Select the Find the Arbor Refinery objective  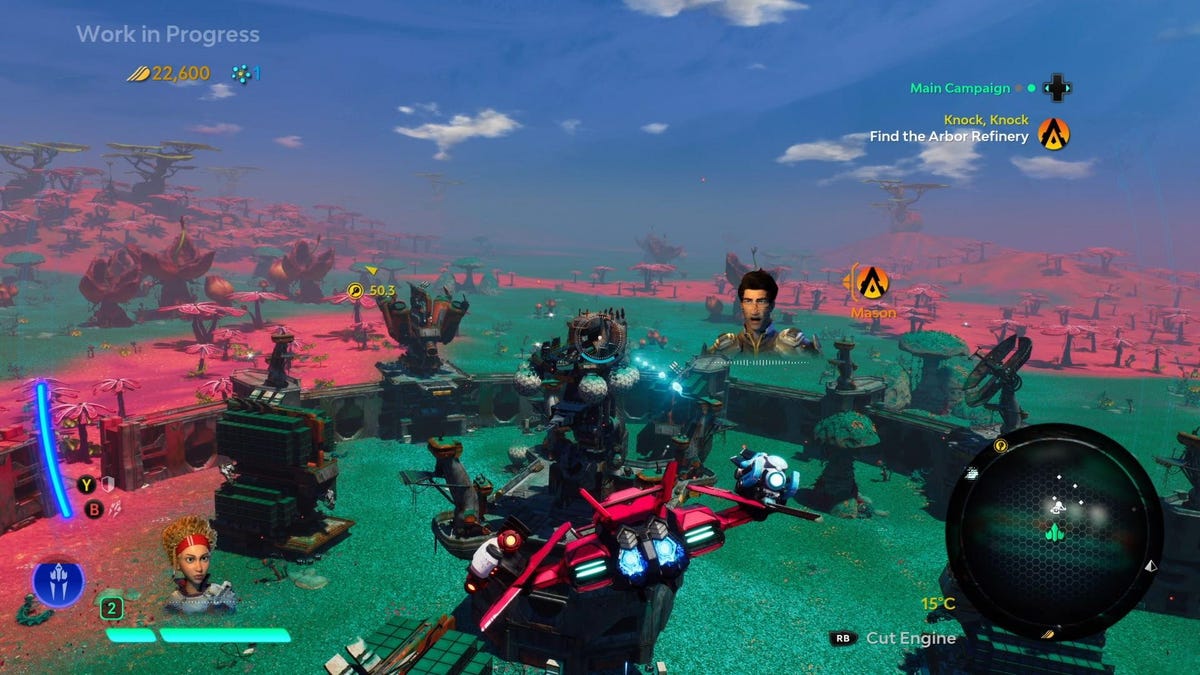pyautogui.click(x=949, y=136)
